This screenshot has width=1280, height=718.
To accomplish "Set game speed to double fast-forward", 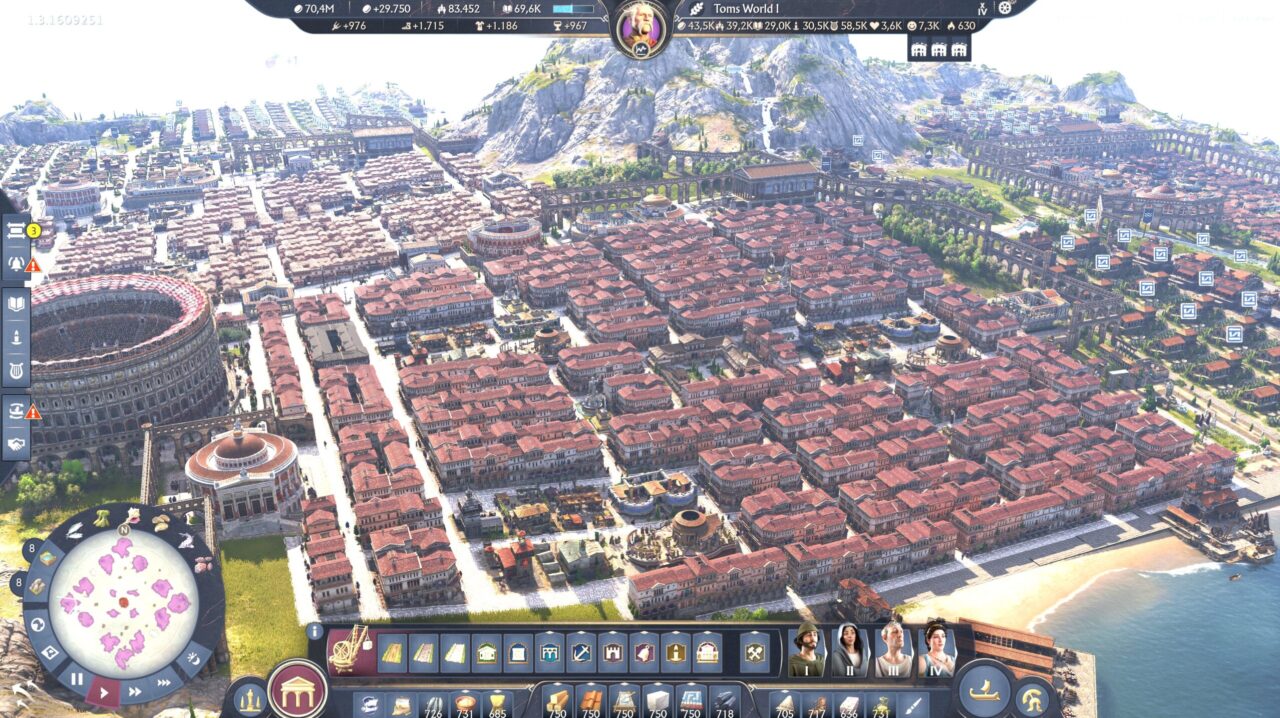I will (x=135, y=689).
